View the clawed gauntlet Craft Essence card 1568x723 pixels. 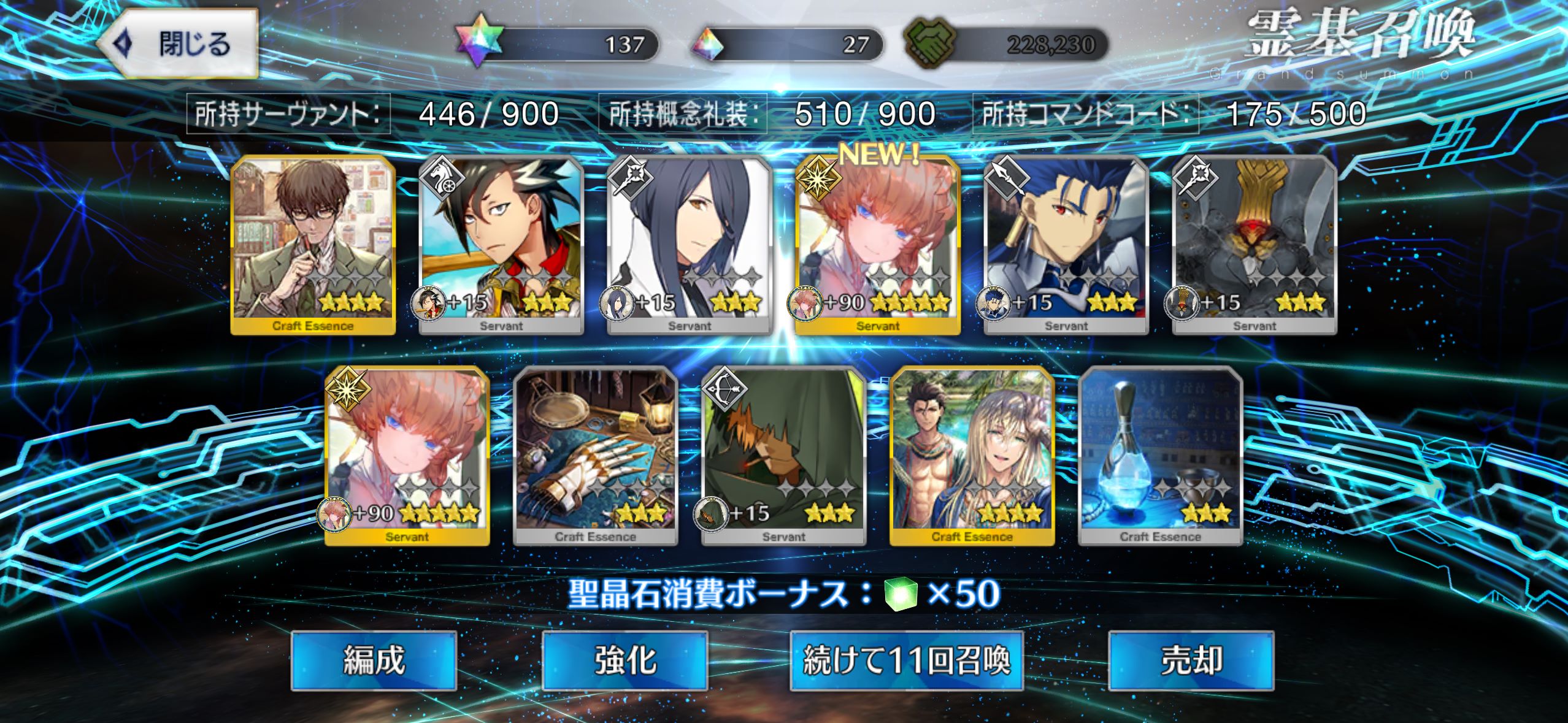[595, 456]
